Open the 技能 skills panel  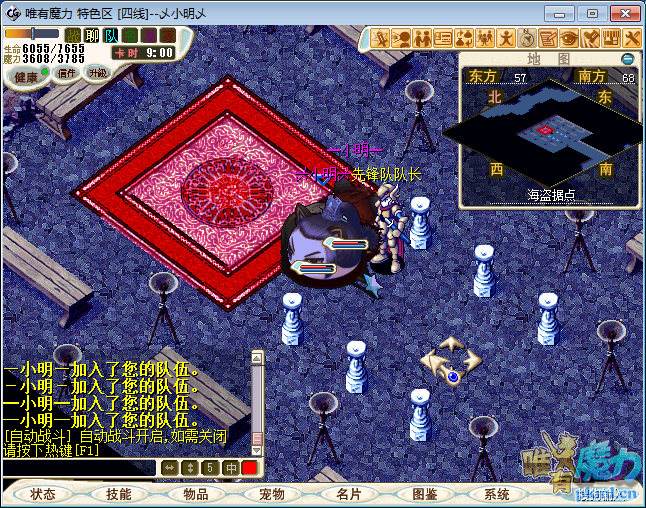coord(119,494)
